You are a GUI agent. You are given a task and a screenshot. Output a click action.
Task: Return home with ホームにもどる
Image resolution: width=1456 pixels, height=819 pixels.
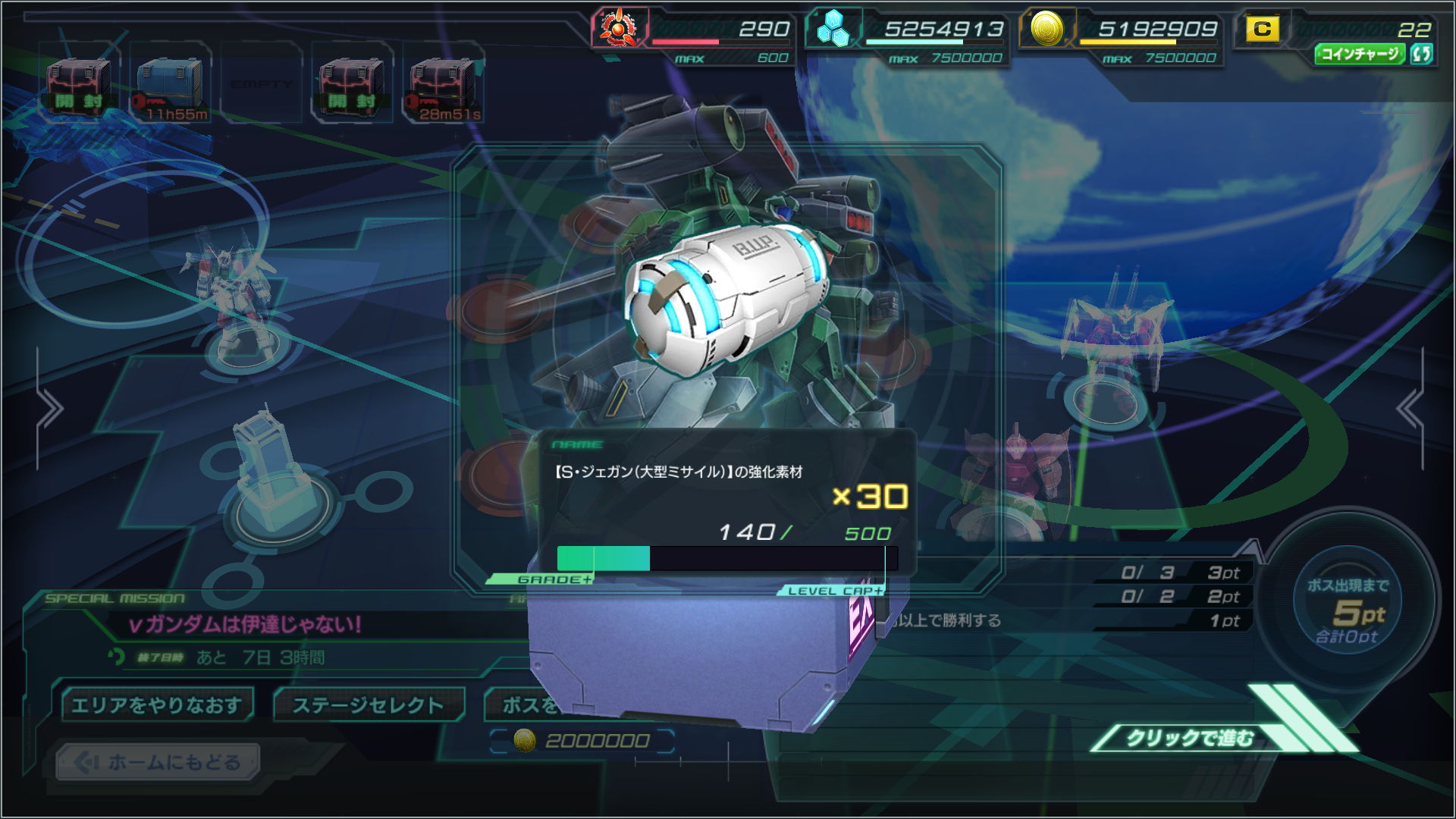(x=158, y=761)
